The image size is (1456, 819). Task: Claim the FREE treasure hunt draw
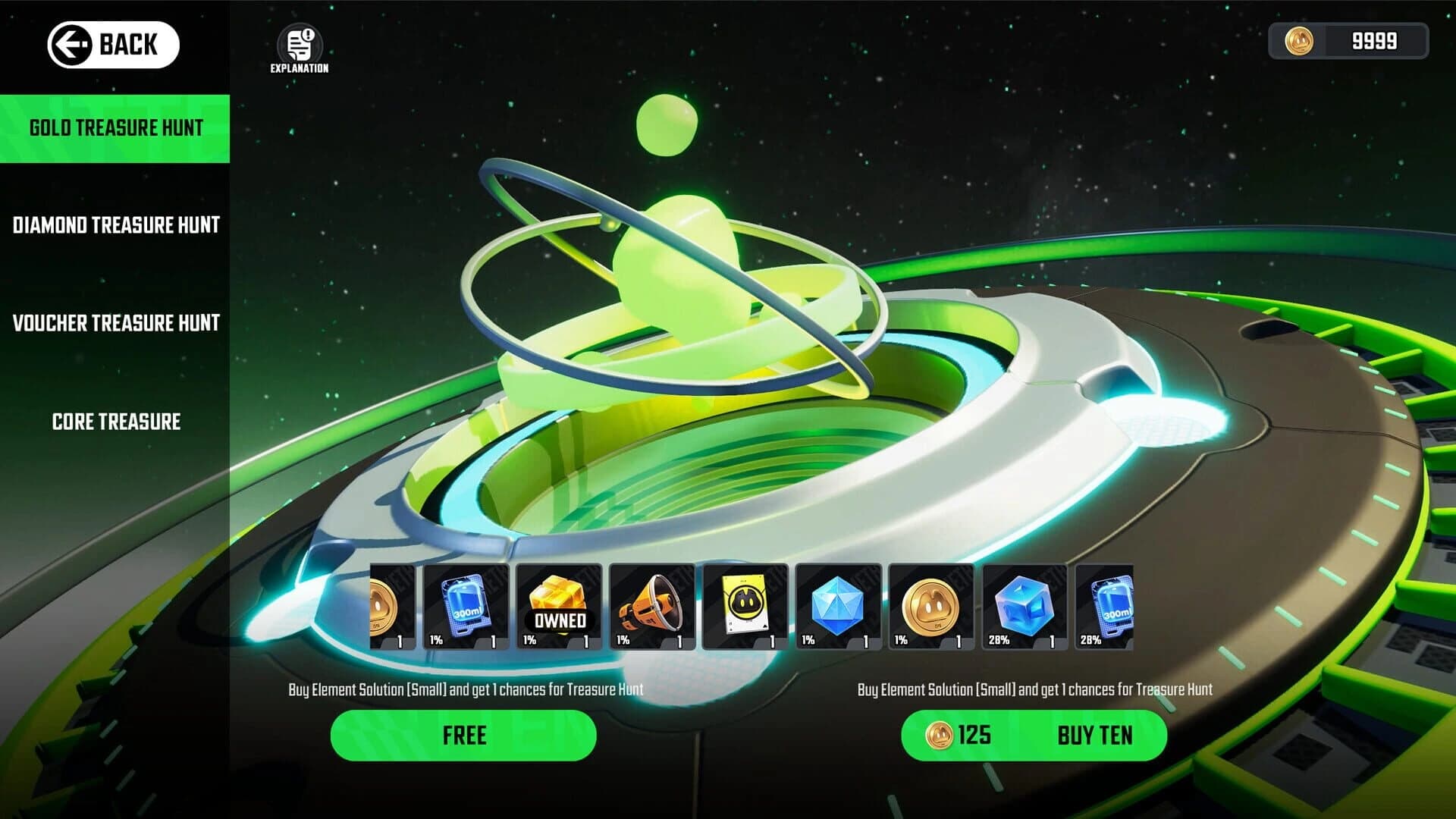coord(463,735)
